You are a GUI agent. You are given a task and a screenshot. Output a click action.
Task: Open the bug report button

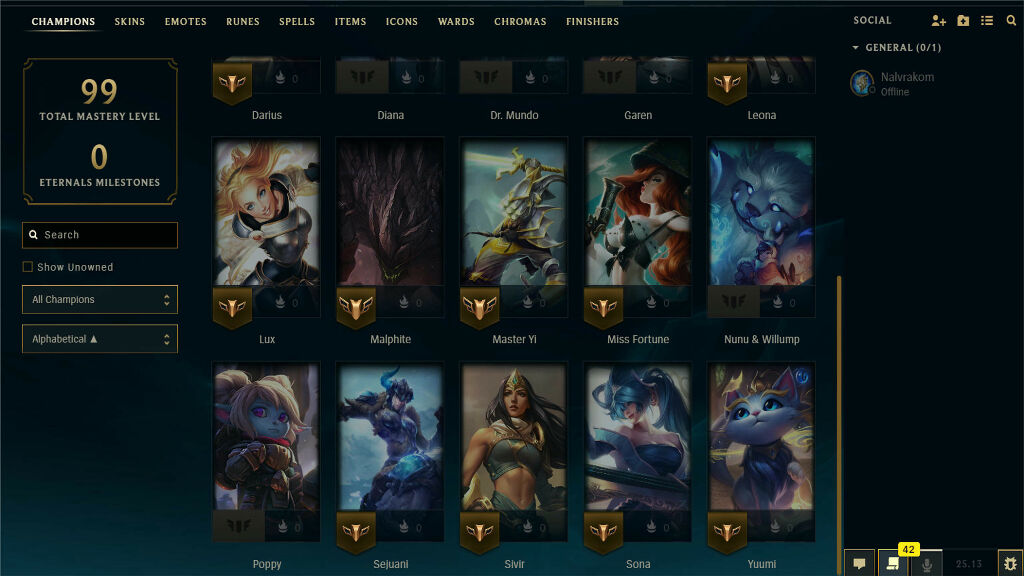pyautogui.click(x=1010, y=564)
